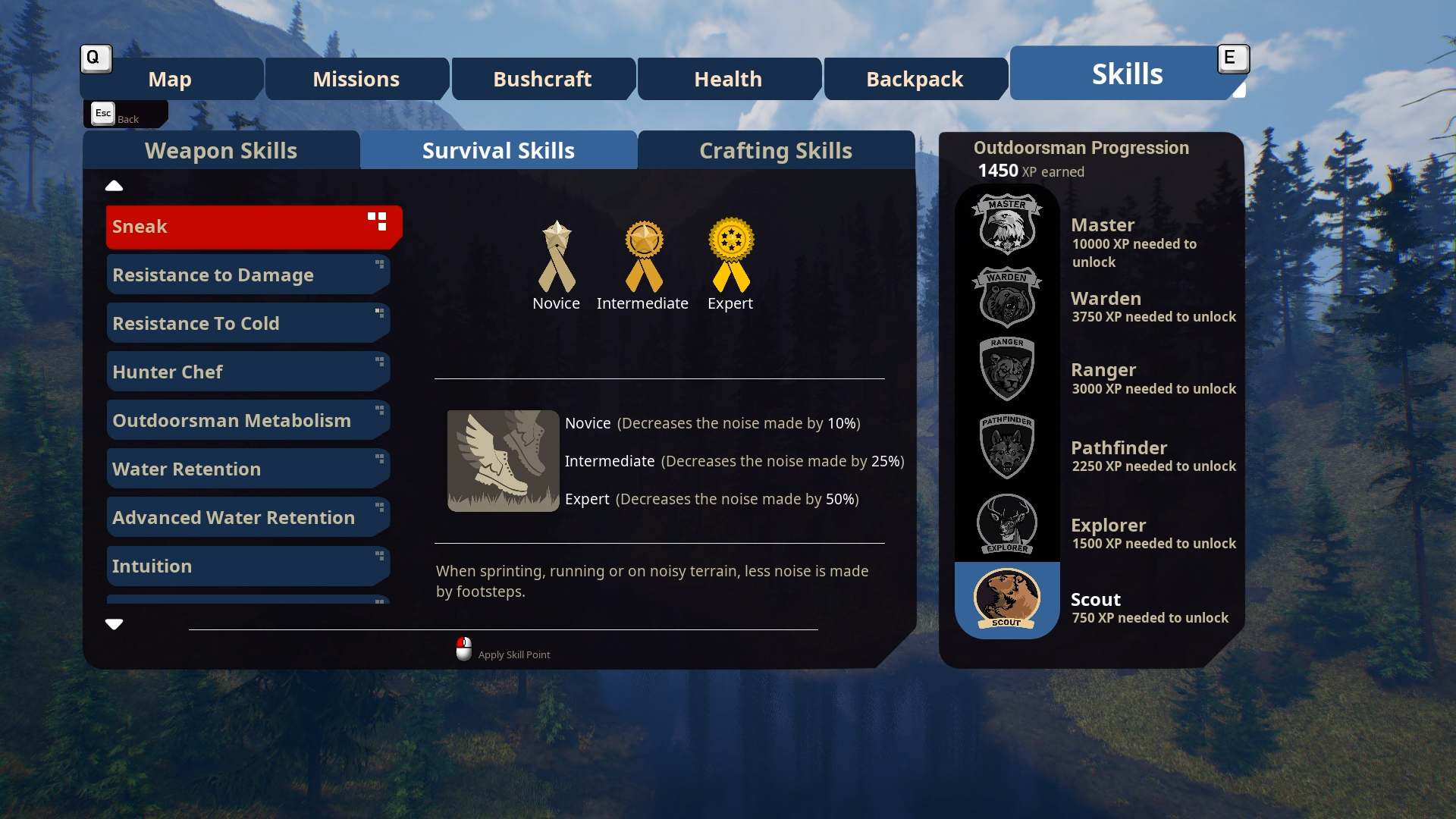The height and width of the screenshot is (819, 1456).
Task: Select the Skills tab
Action: coord(1127,74)
